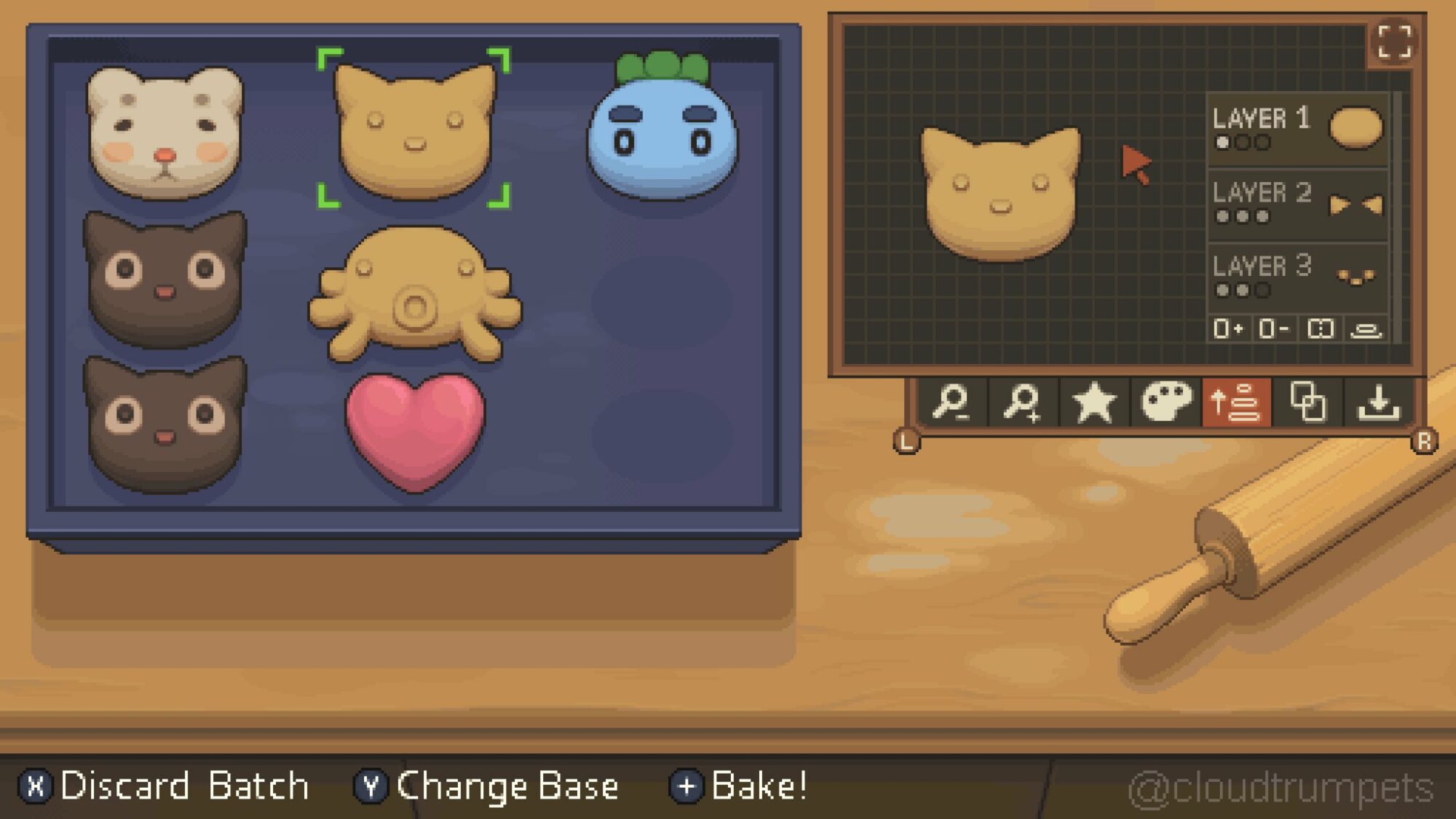The image size is (1456, 819).
Task: Click the download arrow tool
Action: click(x=1379, y=403)
